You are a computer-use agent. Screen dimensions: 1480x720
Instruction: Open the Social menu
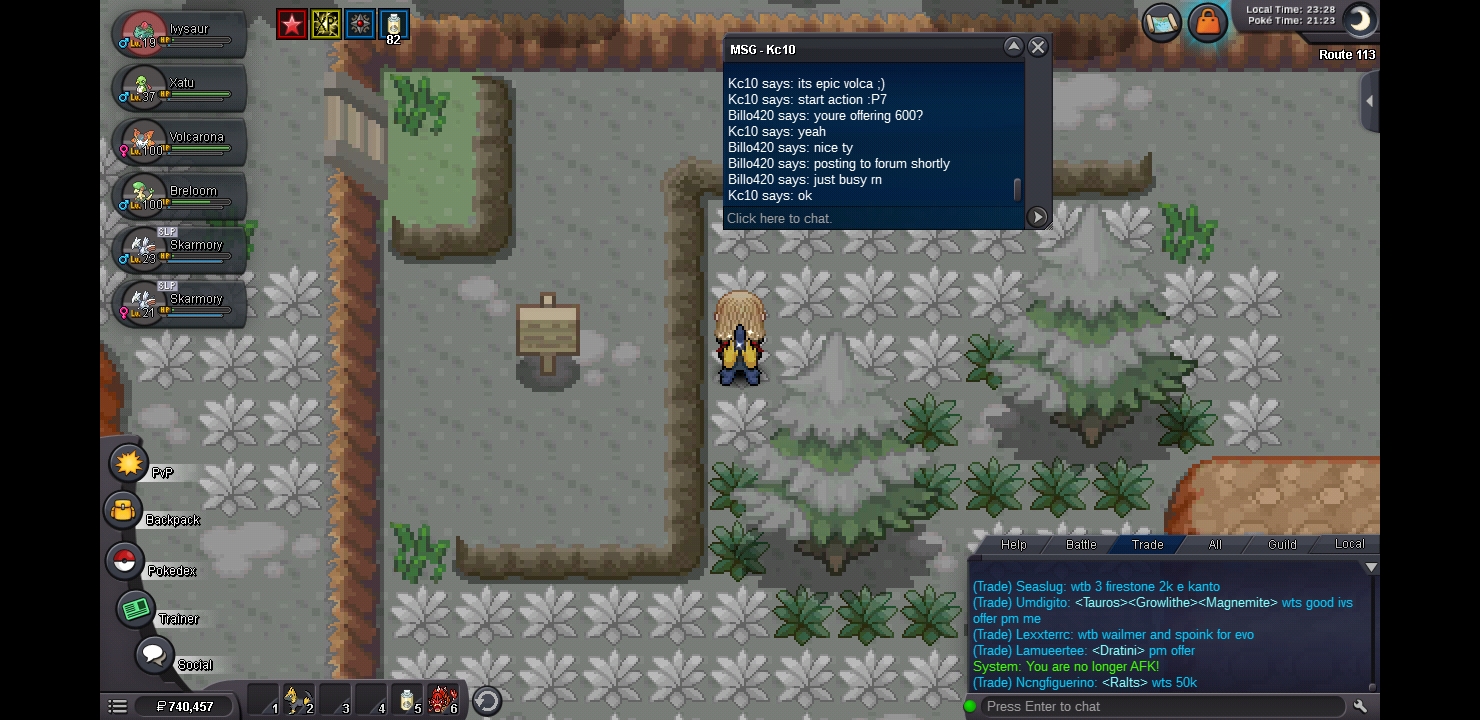154,656
